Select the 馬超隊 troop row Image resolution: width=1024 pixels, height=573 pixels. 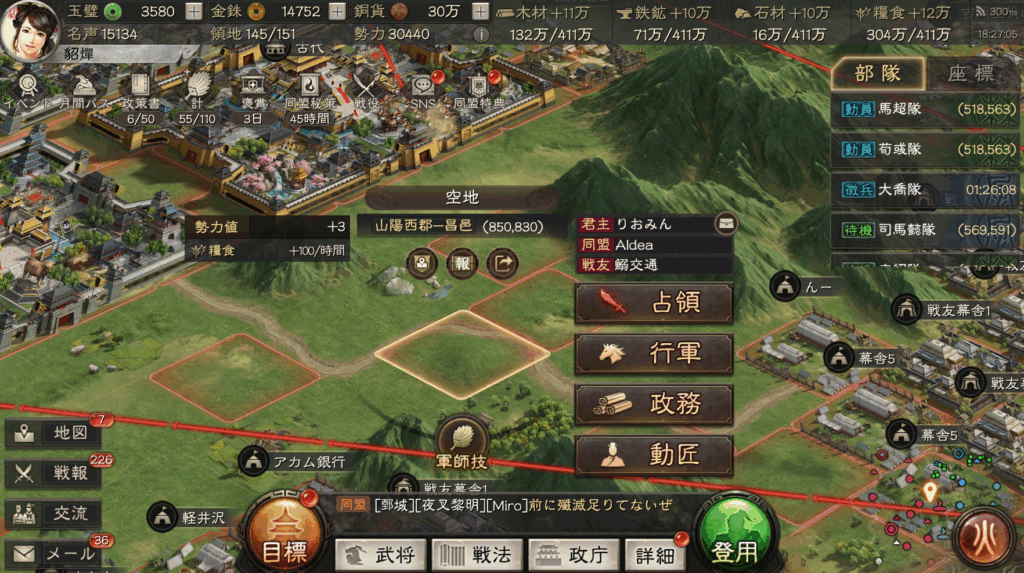point(926,112)
